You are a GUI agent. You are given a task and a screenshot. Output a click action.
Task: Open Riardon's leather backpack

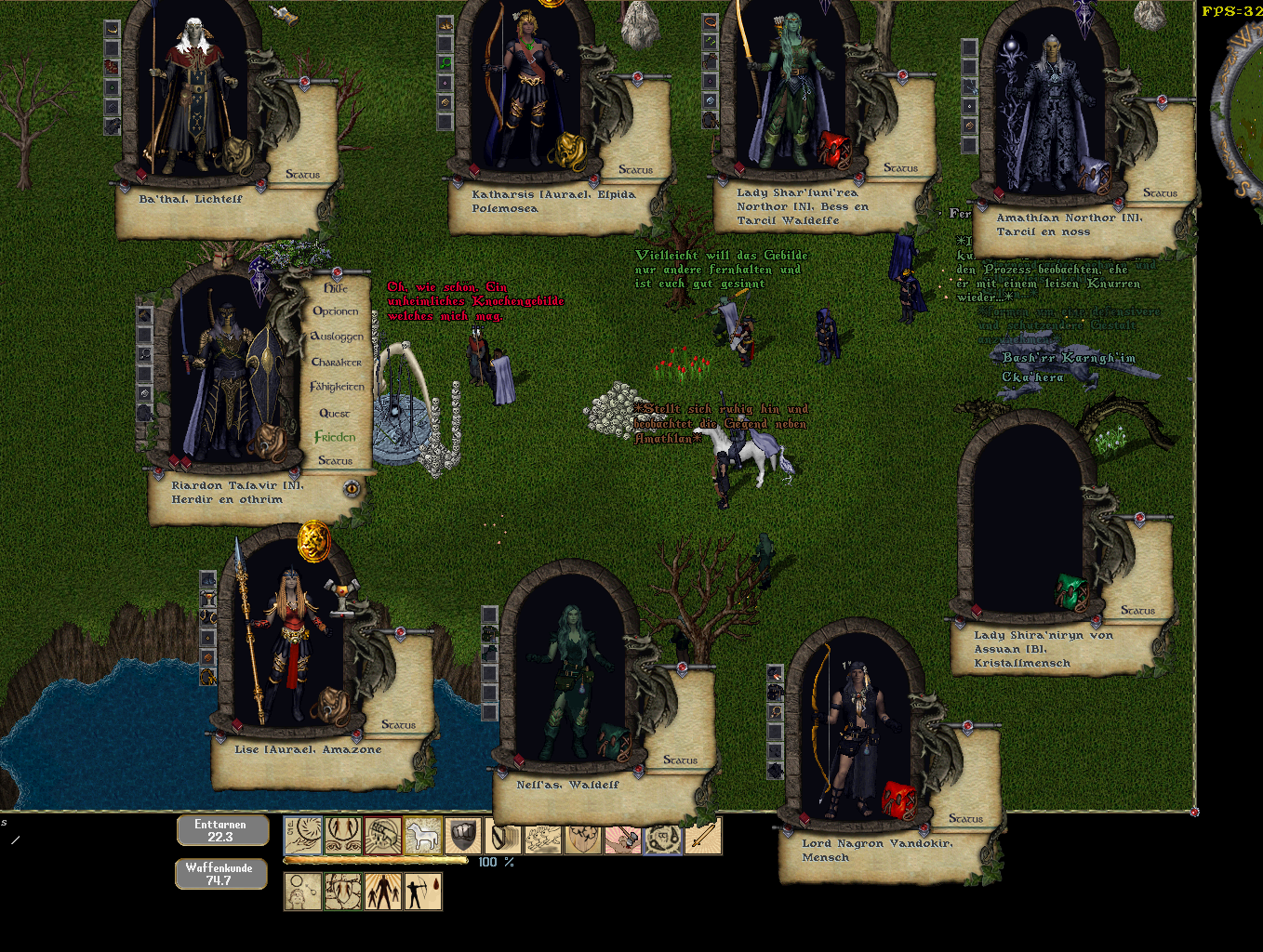[x=271, y=443]
